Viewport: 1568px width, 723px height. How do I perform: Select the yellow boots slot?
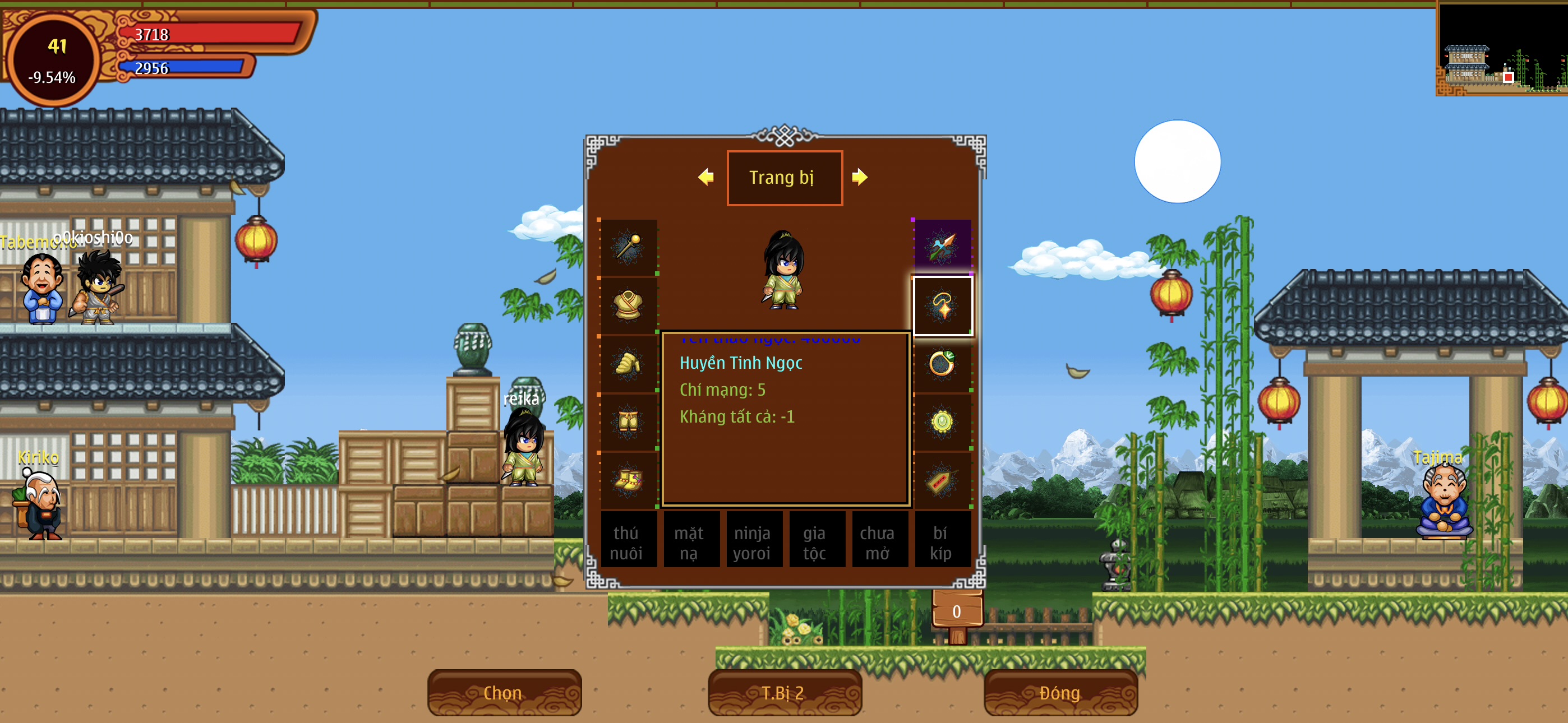628,480
